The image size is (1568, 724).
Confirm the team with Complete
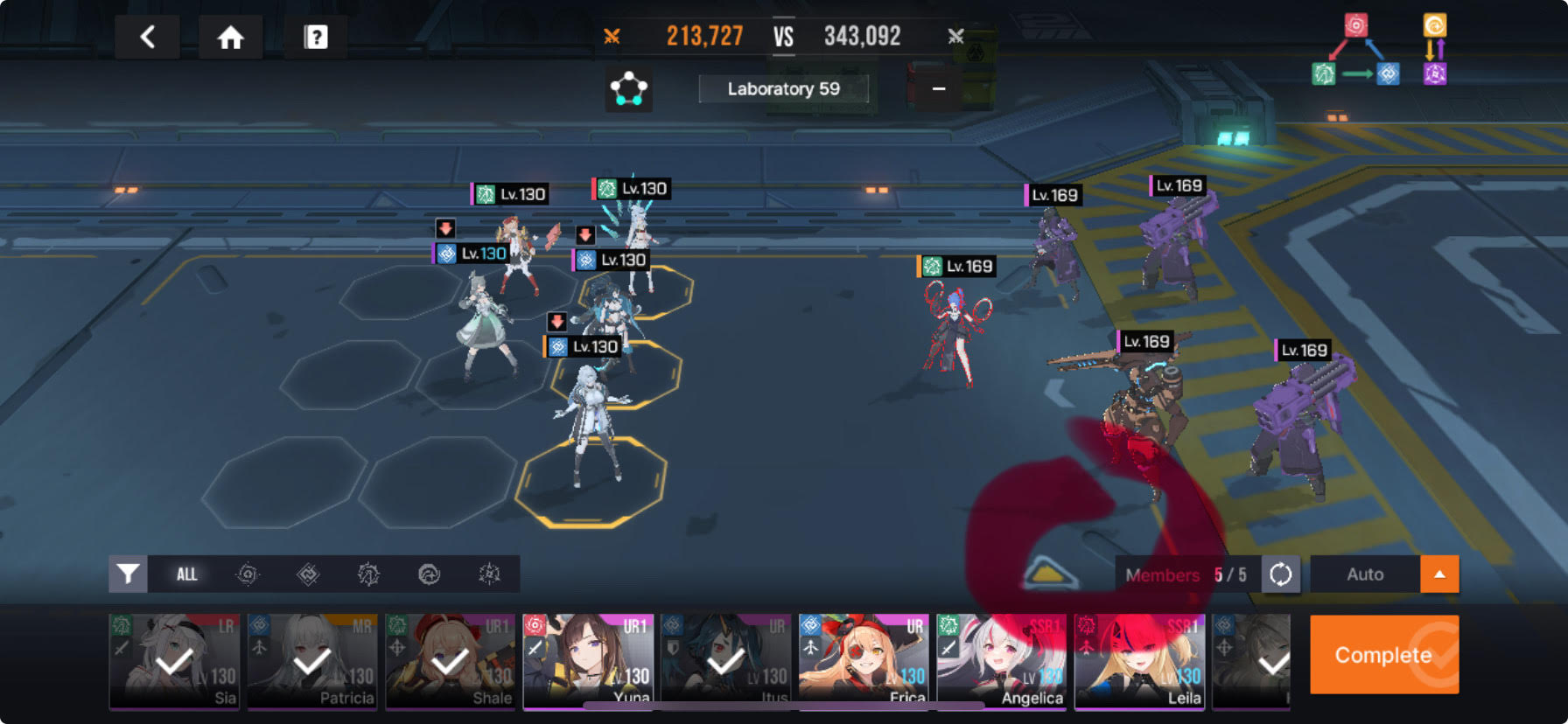tap(1383, 655)
